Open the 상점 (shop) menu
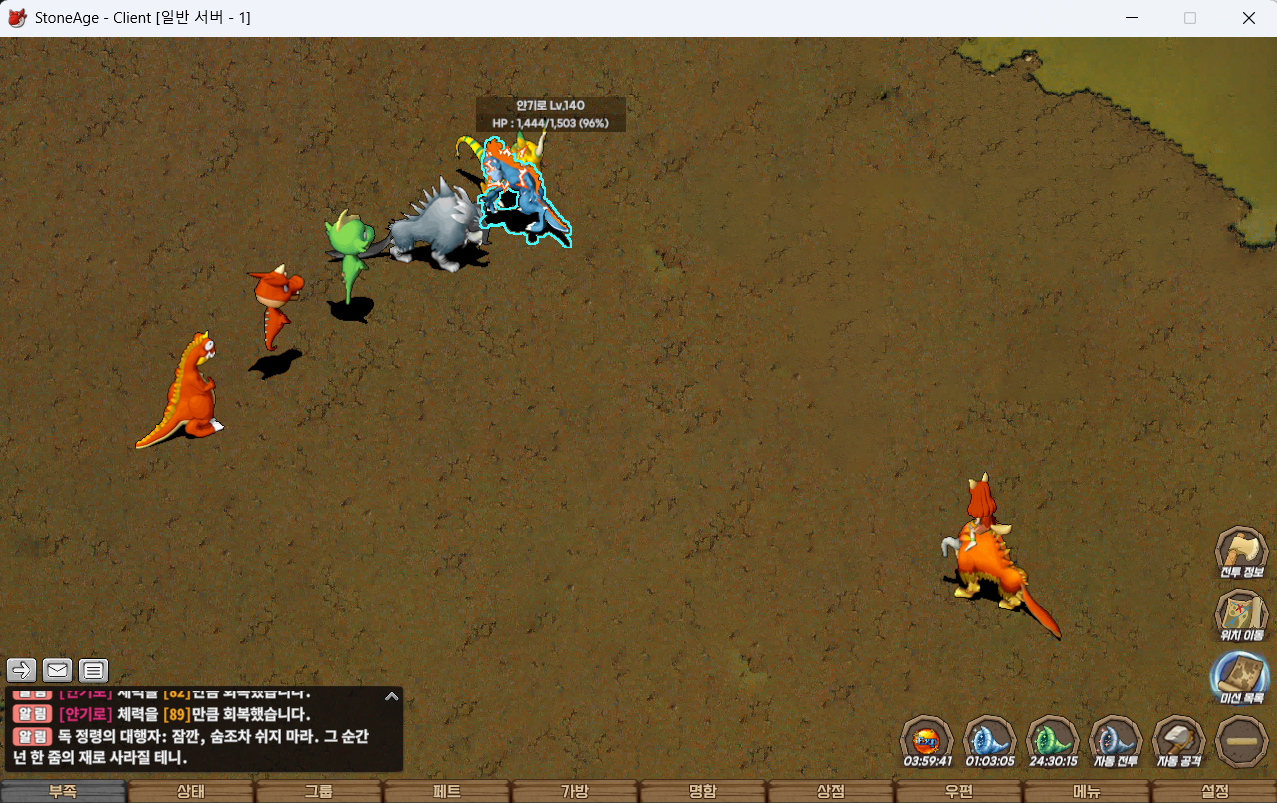This screenshot has height=803, width=1277. [831, 791]
